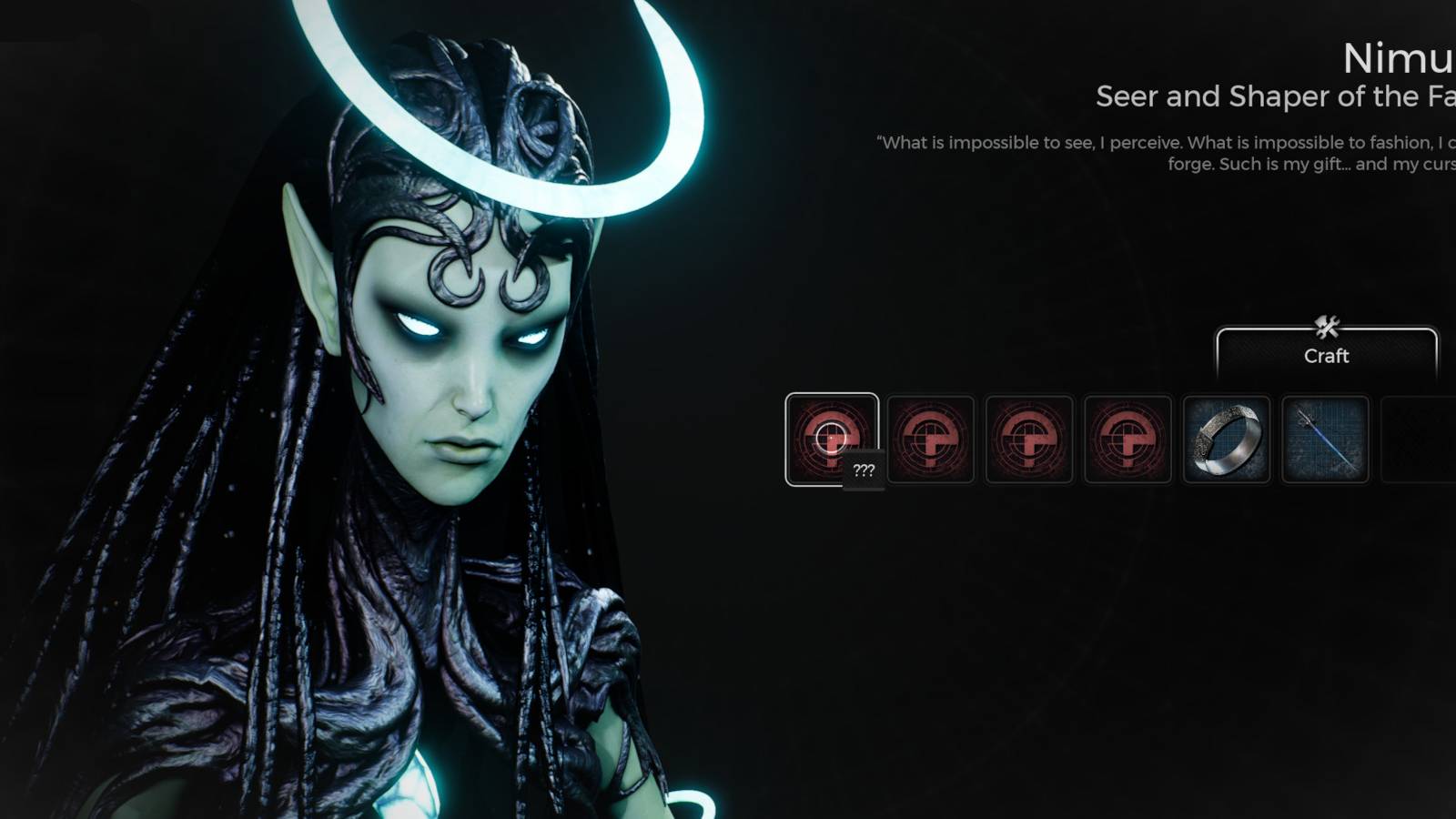The height and width of the screenshot is (819, 1456).
Task: Click Nimue's quote text
Action: (x=1165, y=153)
